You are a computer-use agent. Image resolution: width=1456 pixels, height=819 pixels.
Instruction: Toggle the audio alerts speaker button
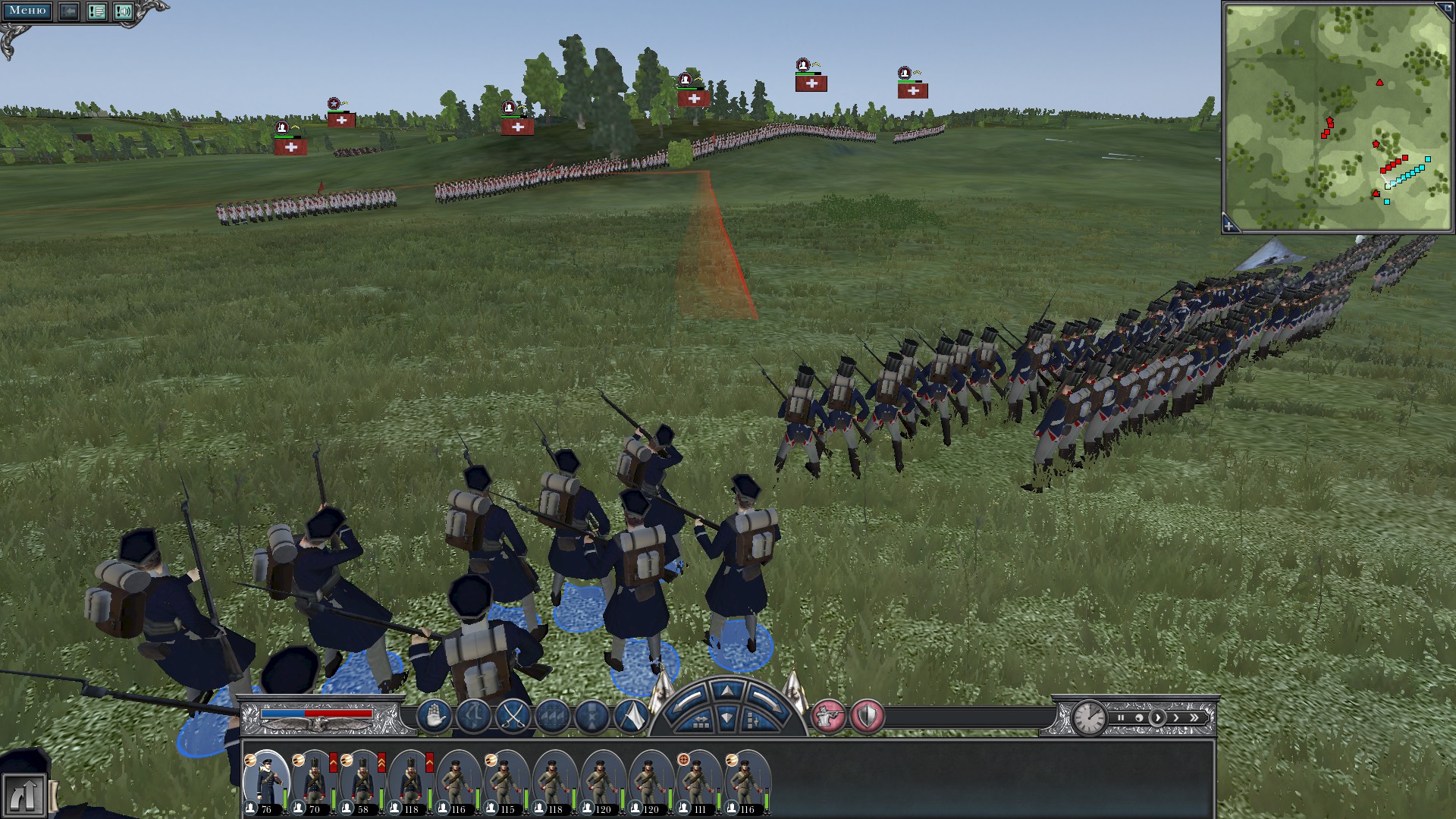coord(123,11)
